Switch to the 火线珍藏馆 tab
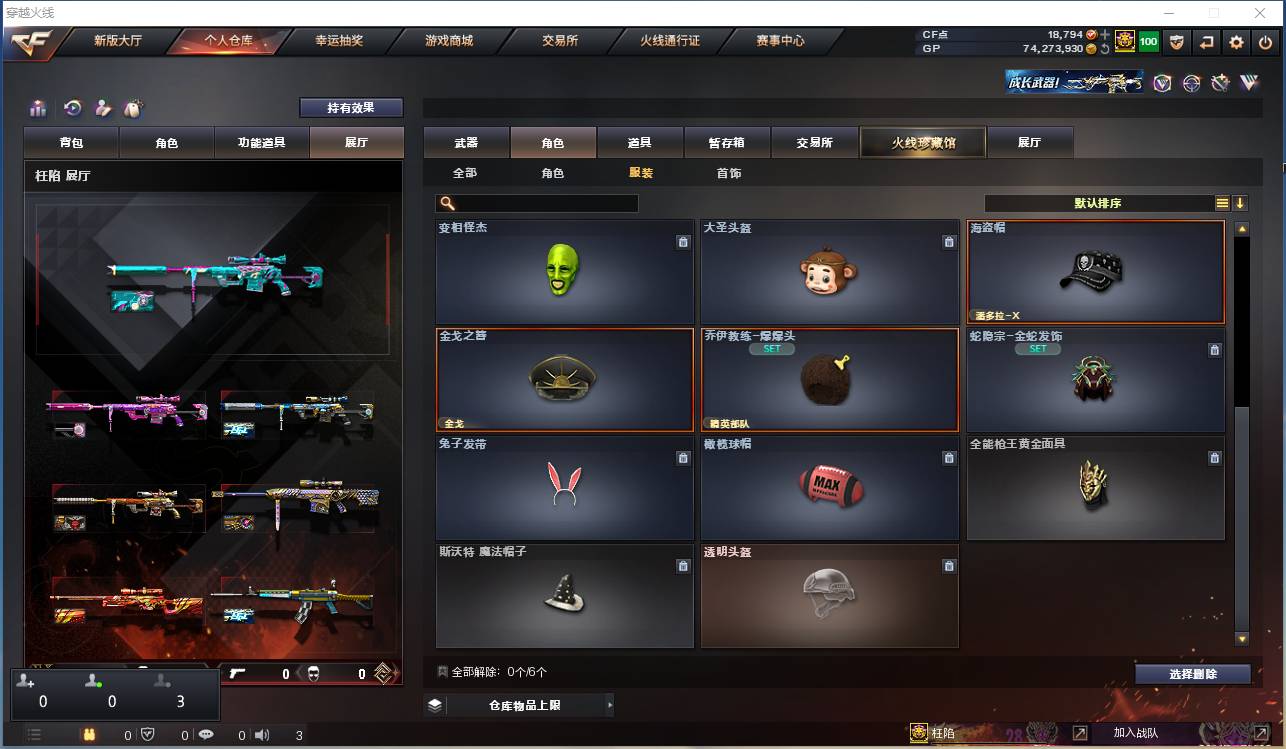This screenshot has width=1286, height=749. [922, 142]
